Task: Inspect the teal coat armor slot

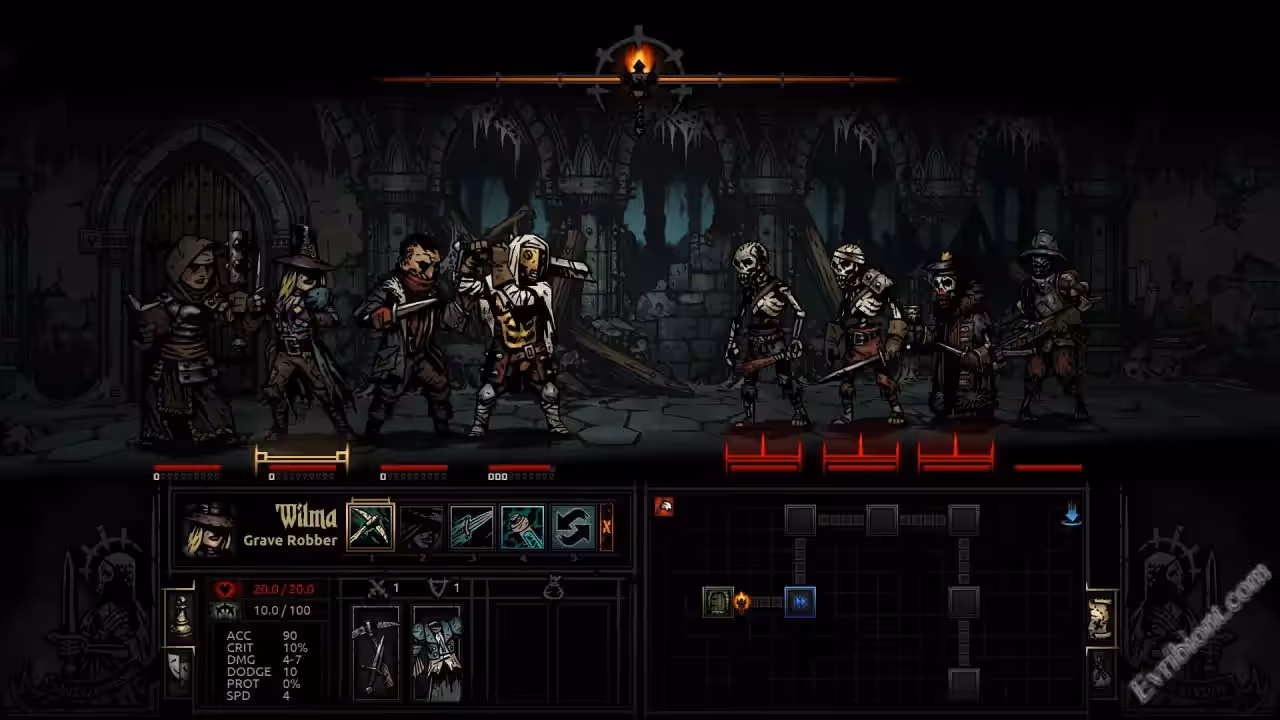Action: pyautogui.click(x=437, y=652)
